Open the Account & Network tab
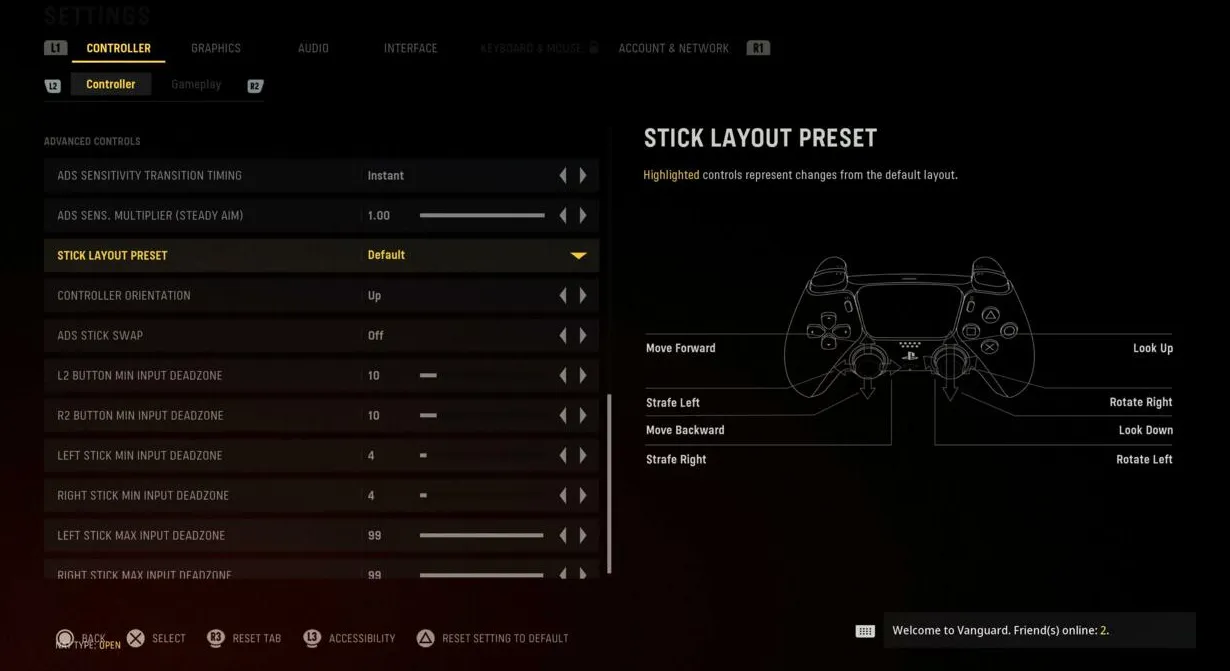Image resolution: width=1230 pixels, height=671 pixels. 673,48
